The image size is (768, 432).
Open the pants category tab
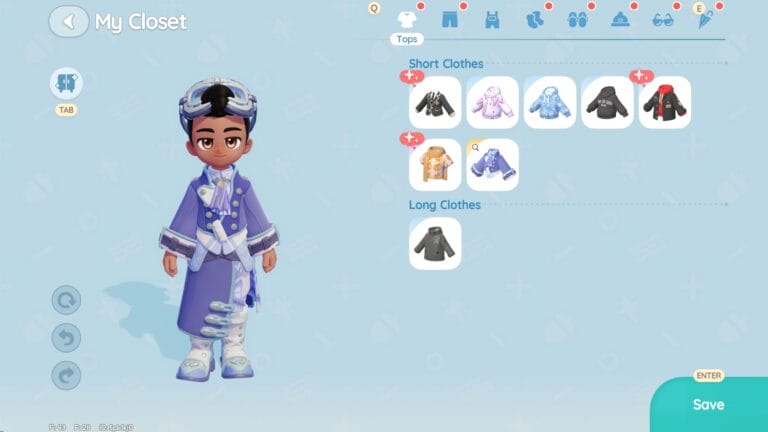pos(449,19)
